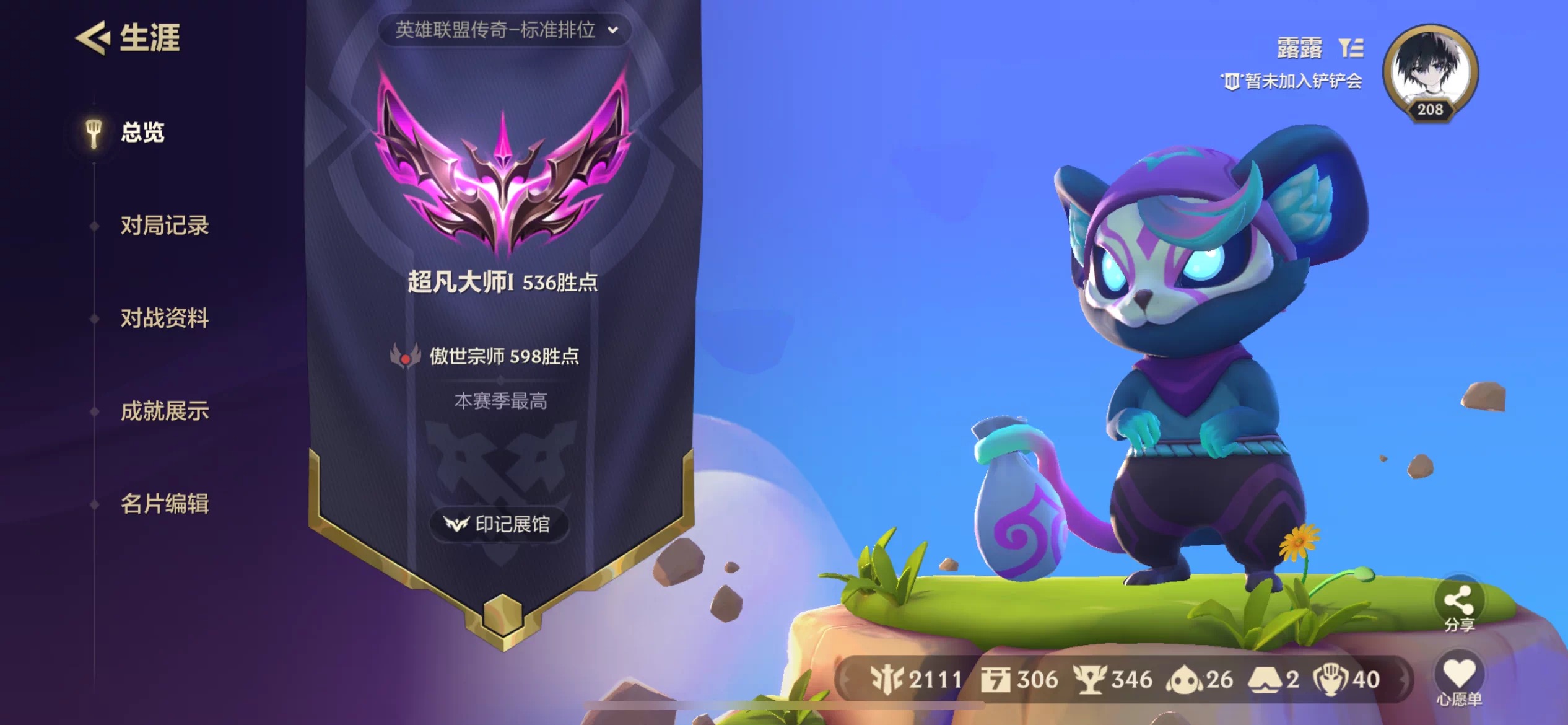Open the 成就展示 section
The height and width of the screenshot is (725, 1568).
pyautogui.click(x=165, y=411)
